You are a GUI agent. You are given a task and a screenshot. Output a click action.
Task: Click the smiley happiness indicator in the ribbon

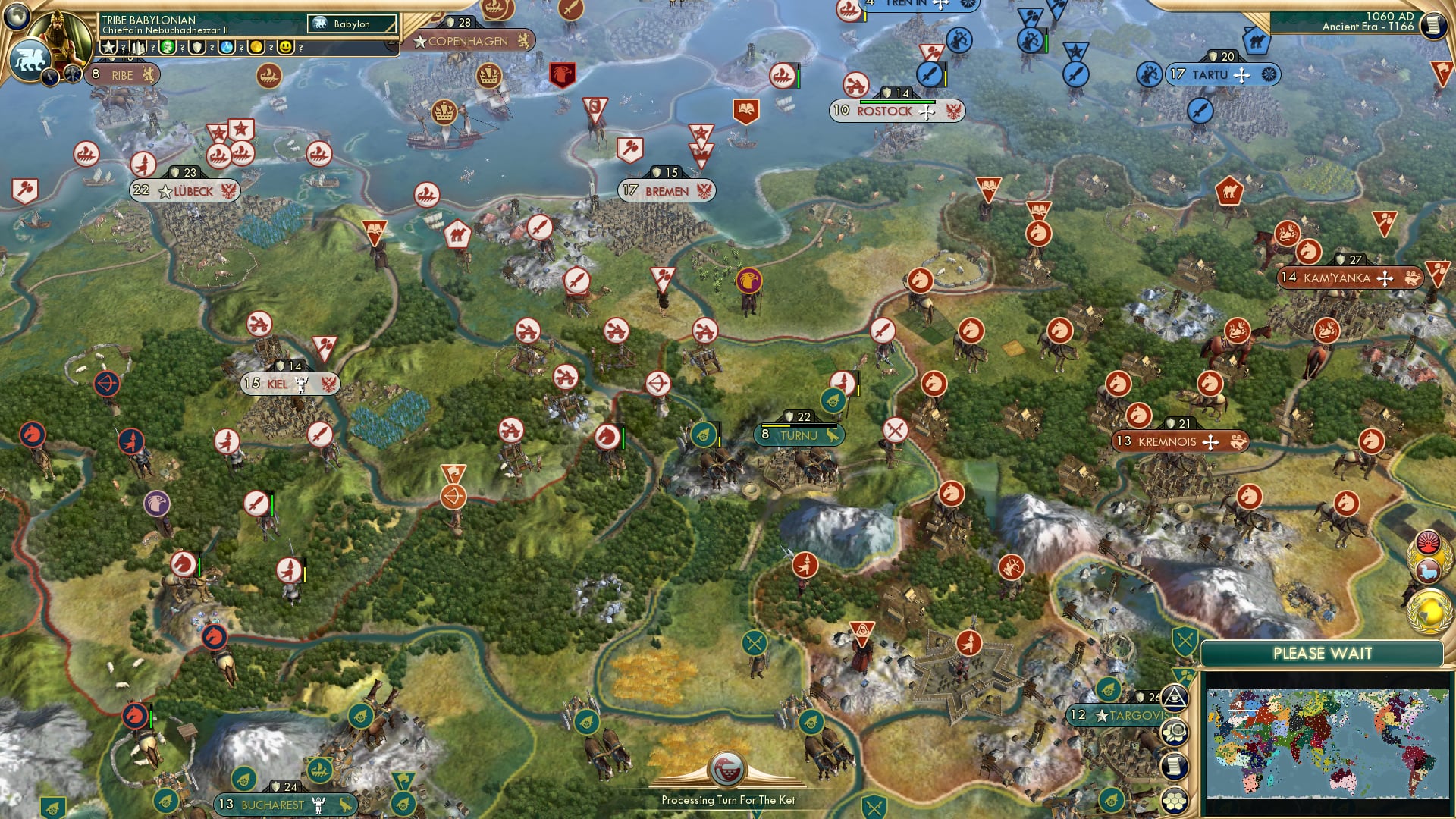(x=287, y=48)
